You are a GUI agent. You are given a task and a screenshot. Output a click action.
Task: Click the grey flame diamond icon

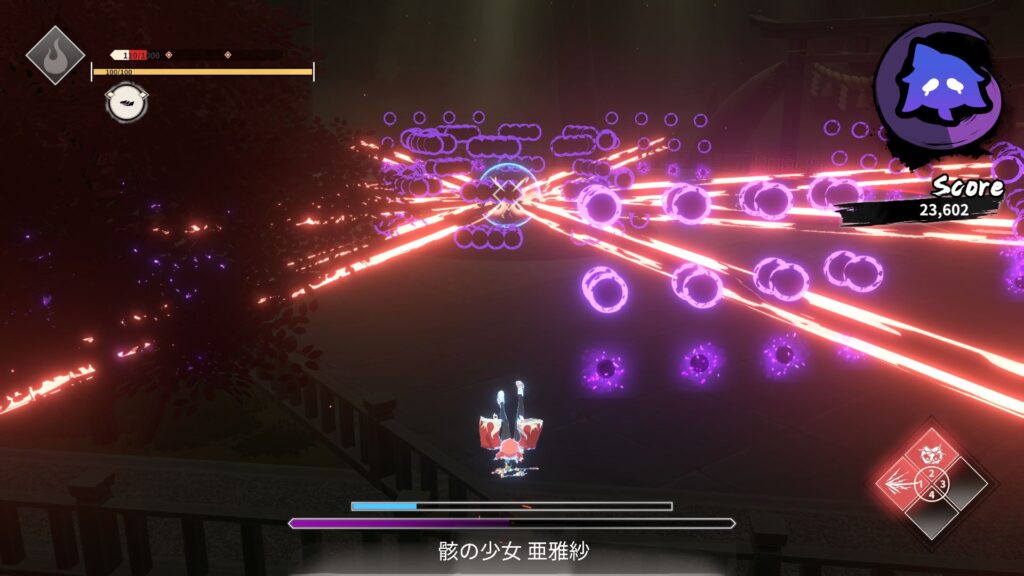point(55,54)
